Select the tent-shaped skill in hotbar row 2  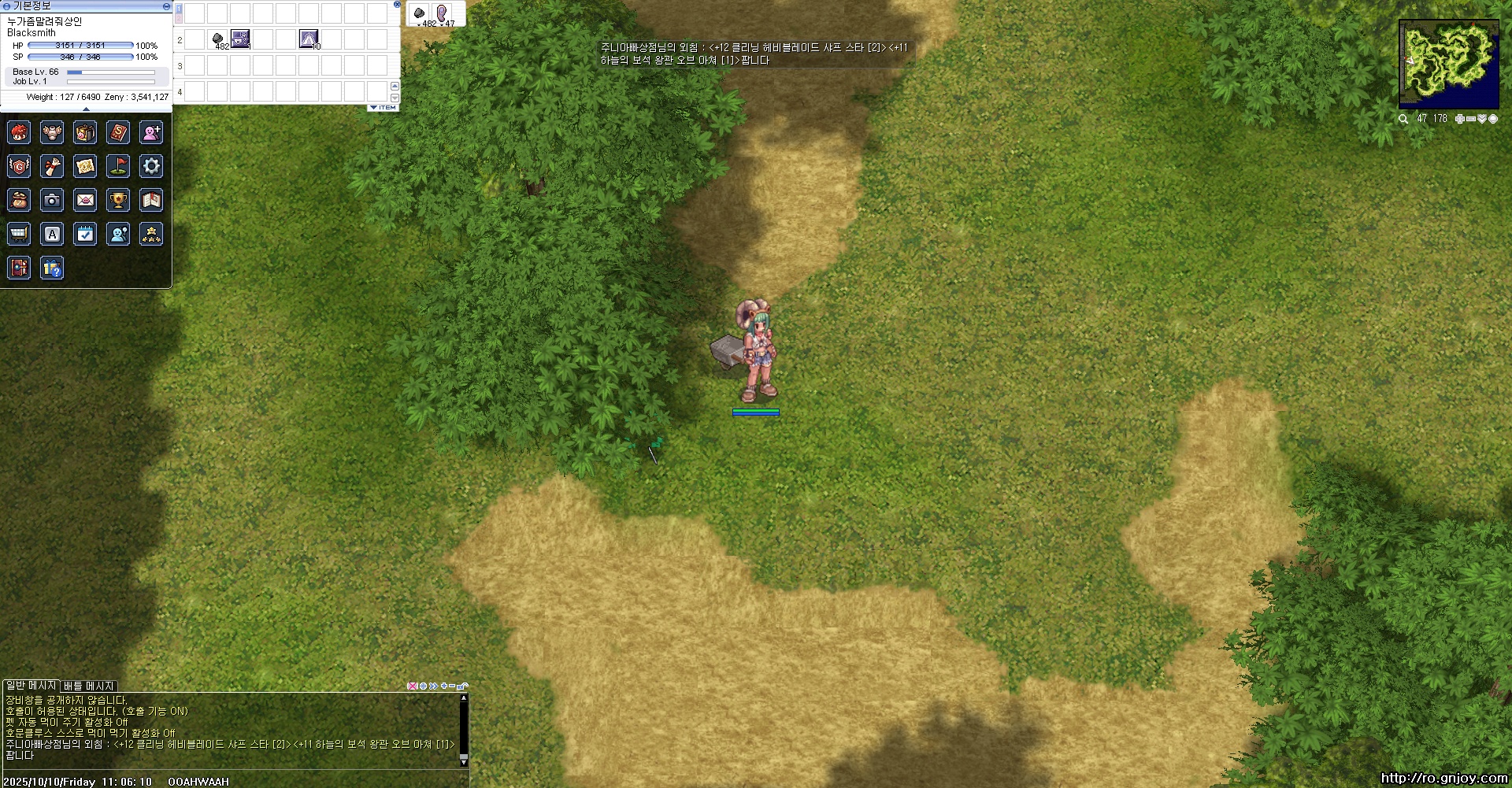(309, 39)
